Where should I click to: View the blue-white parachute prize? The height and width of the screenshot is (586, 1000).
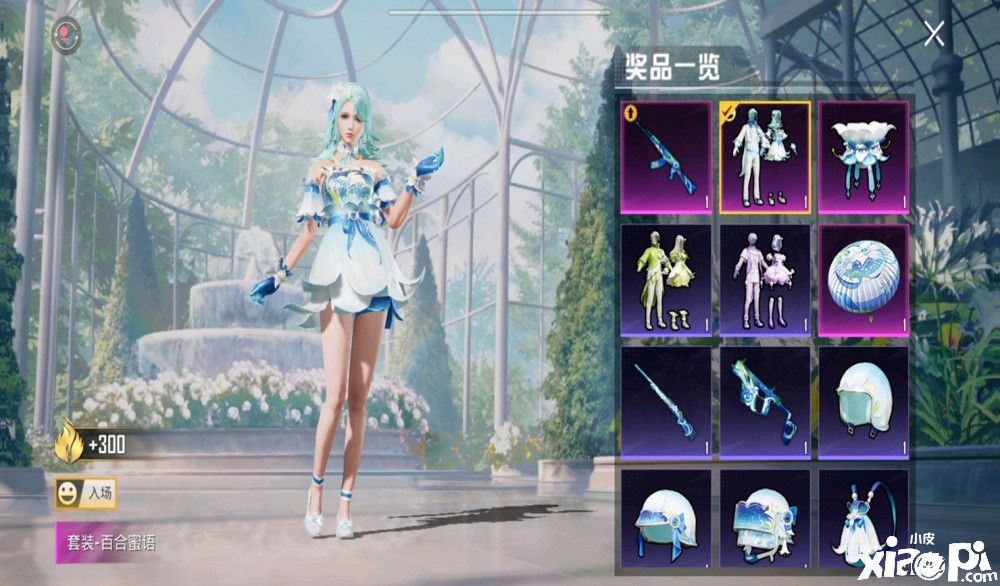[x=863, y=279]
